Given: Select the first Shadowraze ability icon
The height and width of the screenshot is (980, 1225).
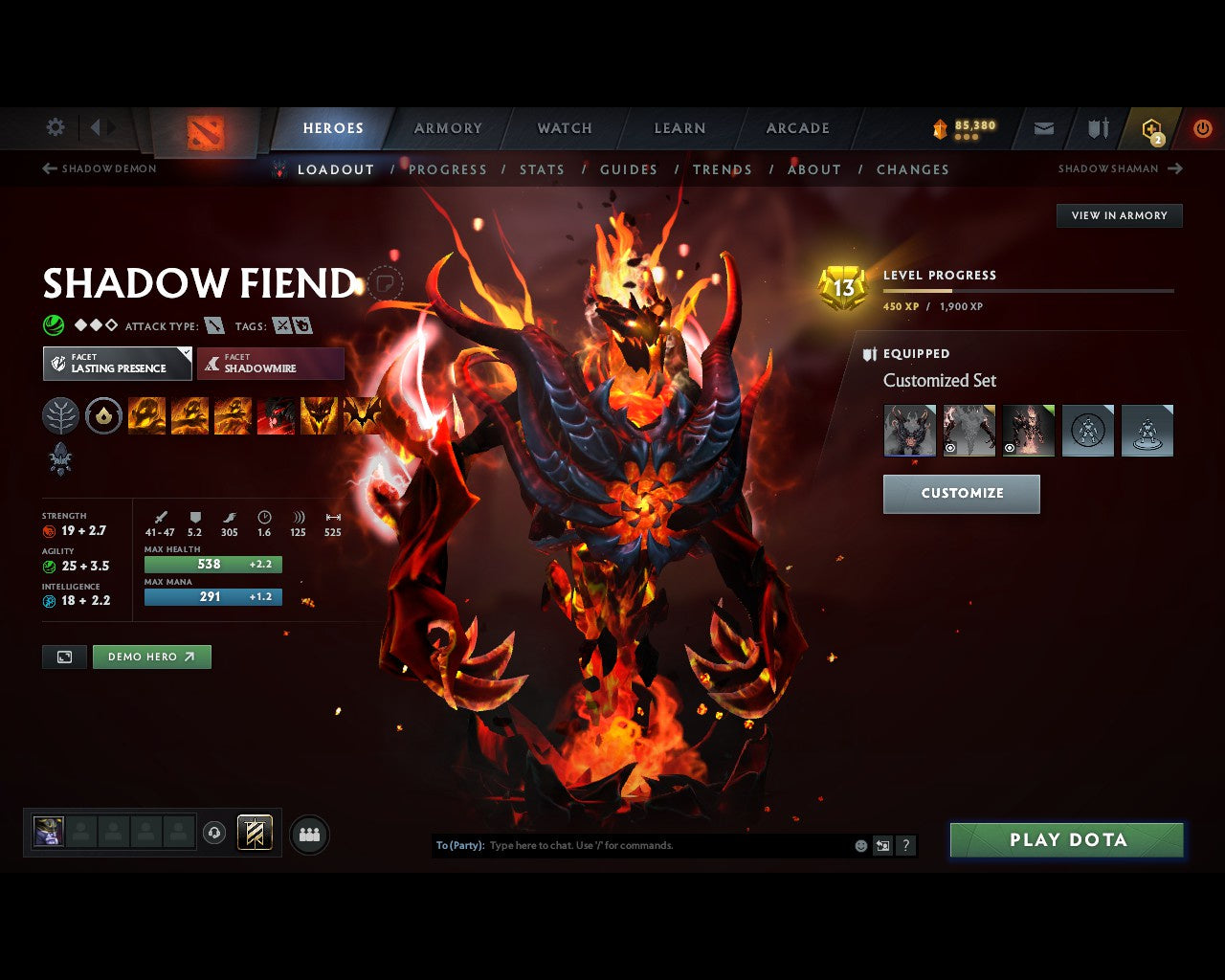Looking at the screenshot, I should click(146, 415).
